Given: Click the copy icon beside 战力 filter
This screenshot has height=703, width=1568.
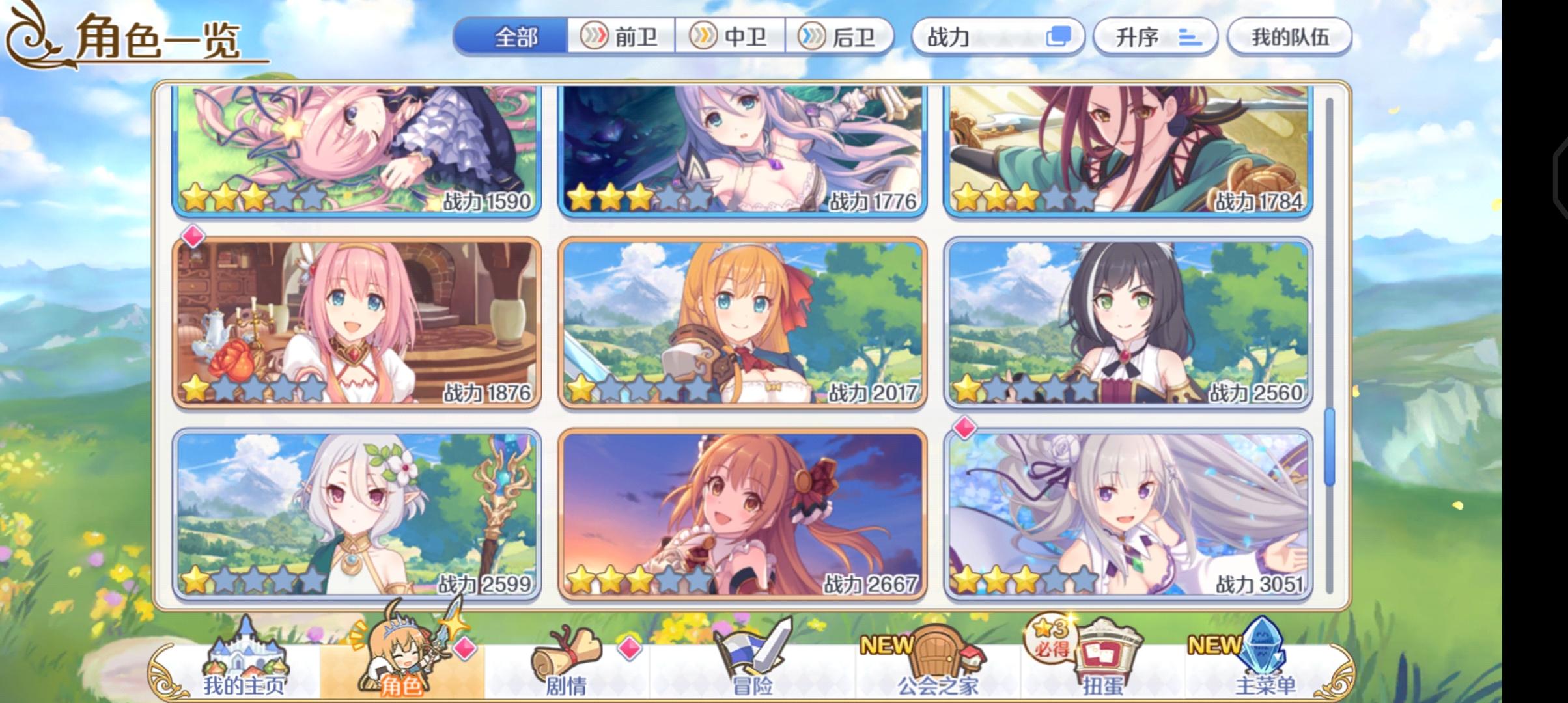Looking at the screenshot, I should tap(1057, 38).
